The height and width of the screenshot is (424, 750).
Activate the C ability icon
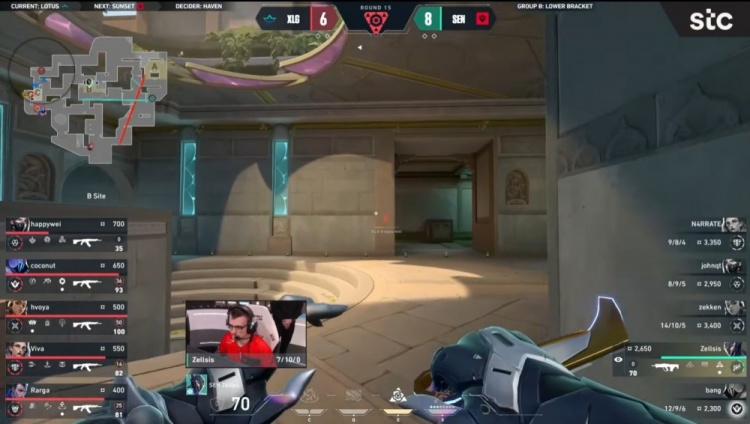[312, 396]
